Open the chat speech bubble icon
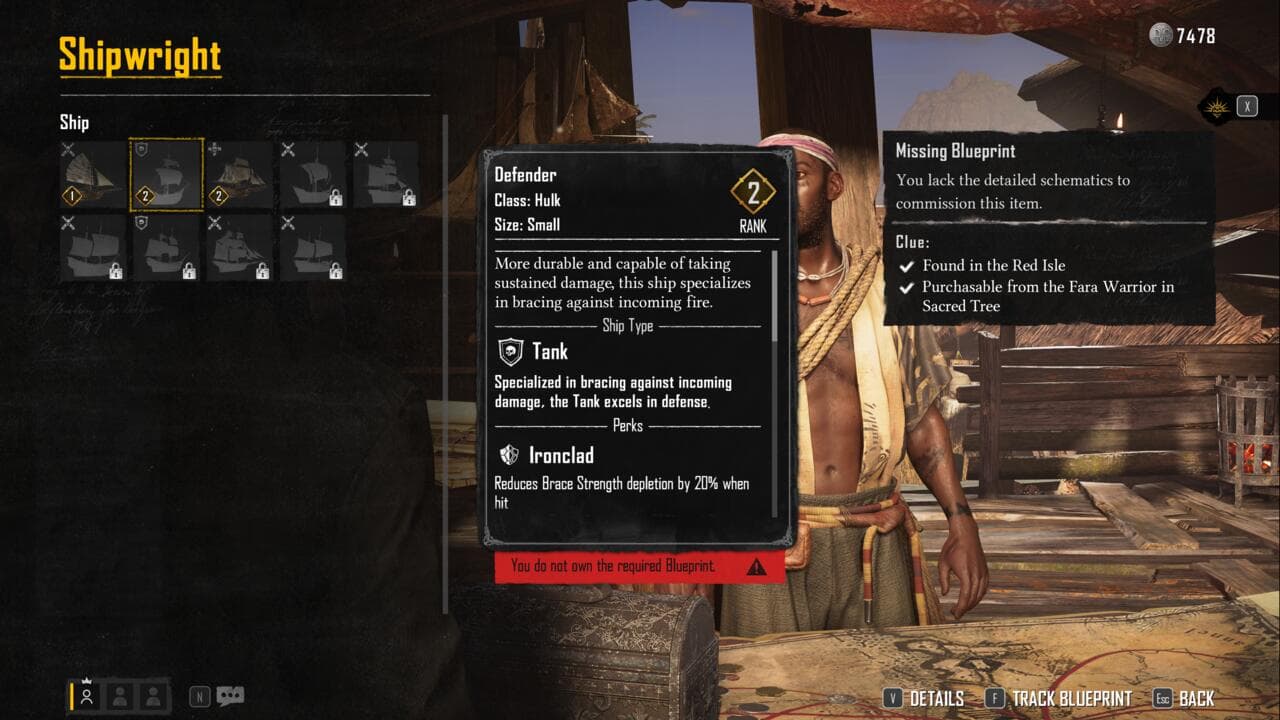 230,696
